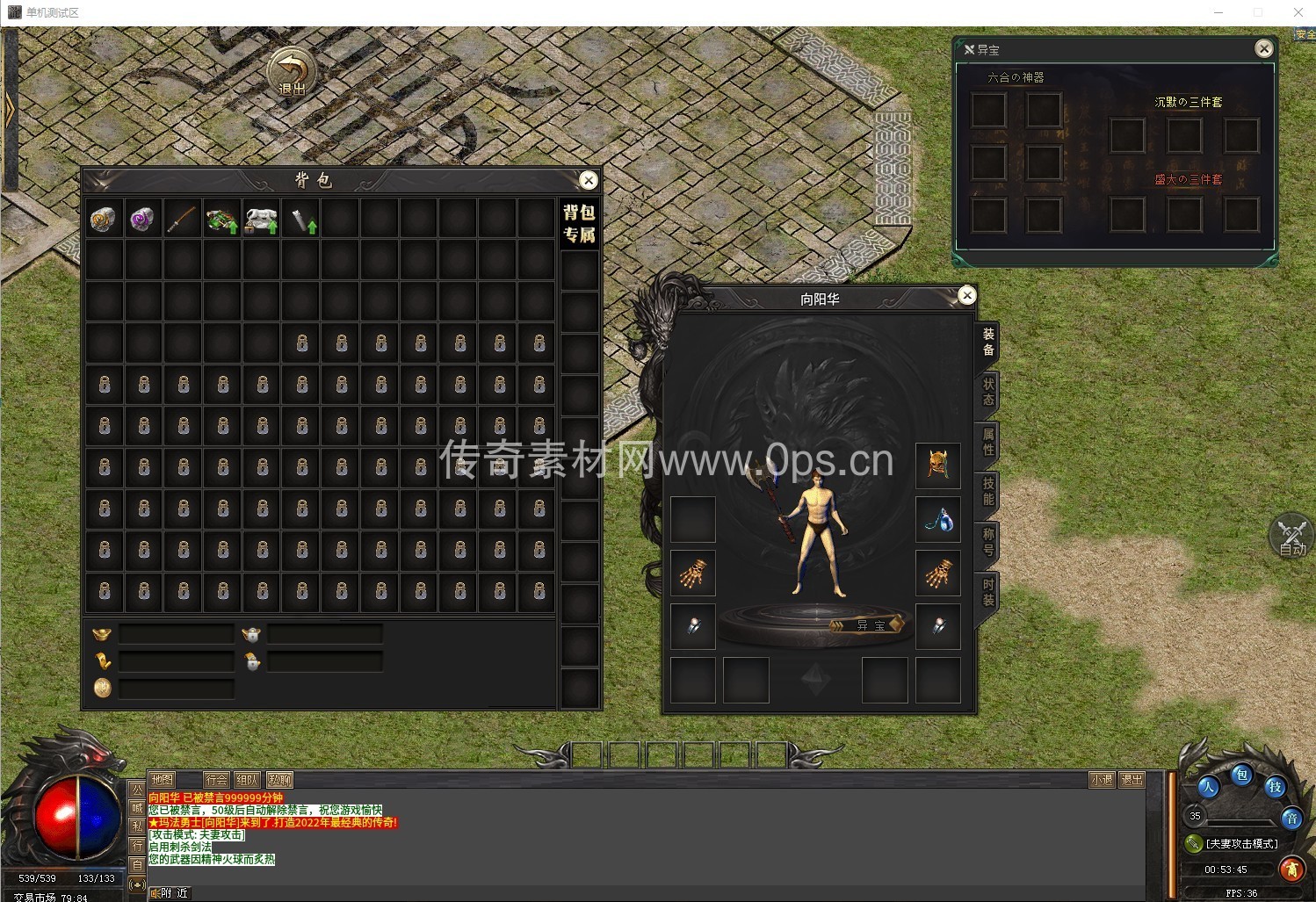The width and height of the screenshot is (1316, 902).
Task: Close the 异宝 treasure panel
Action: (x=1263, y=49)
